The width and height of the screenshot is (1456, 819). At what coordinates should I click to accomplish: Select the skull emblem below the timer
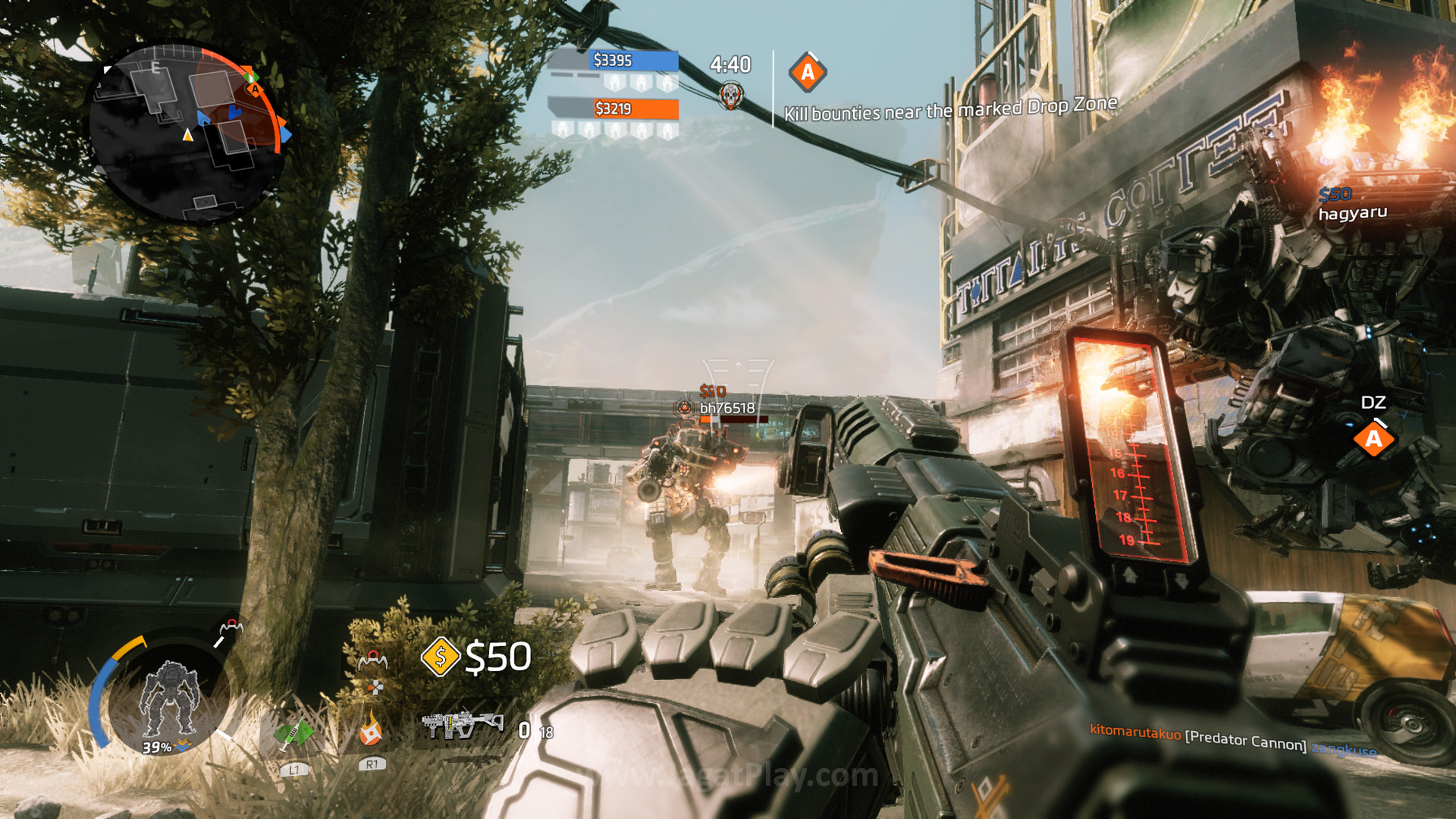(730, 96)
